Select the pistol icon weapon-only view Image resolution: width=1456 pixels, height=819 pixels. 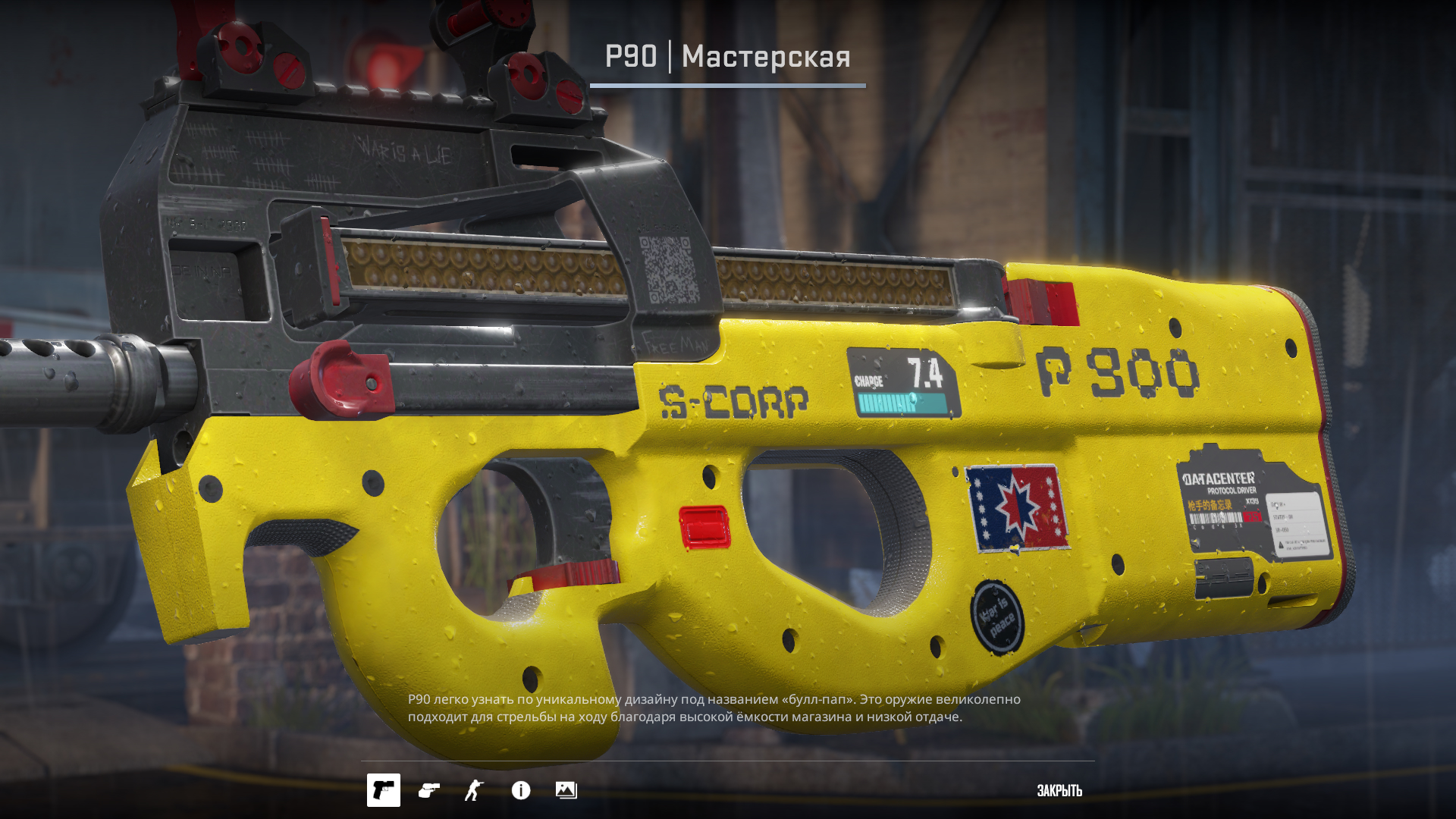[384, 790]
